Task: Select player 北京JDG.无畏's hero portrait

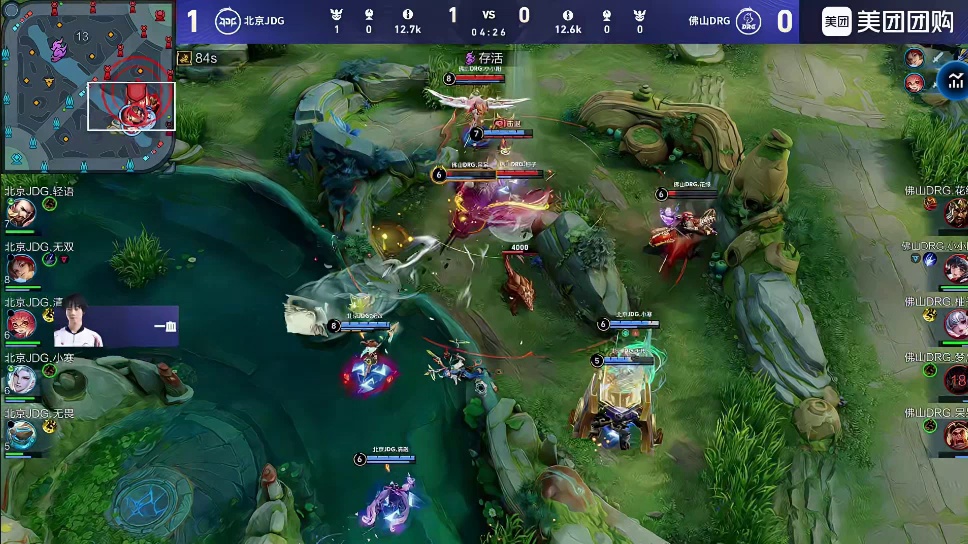Action: [20, 433]
